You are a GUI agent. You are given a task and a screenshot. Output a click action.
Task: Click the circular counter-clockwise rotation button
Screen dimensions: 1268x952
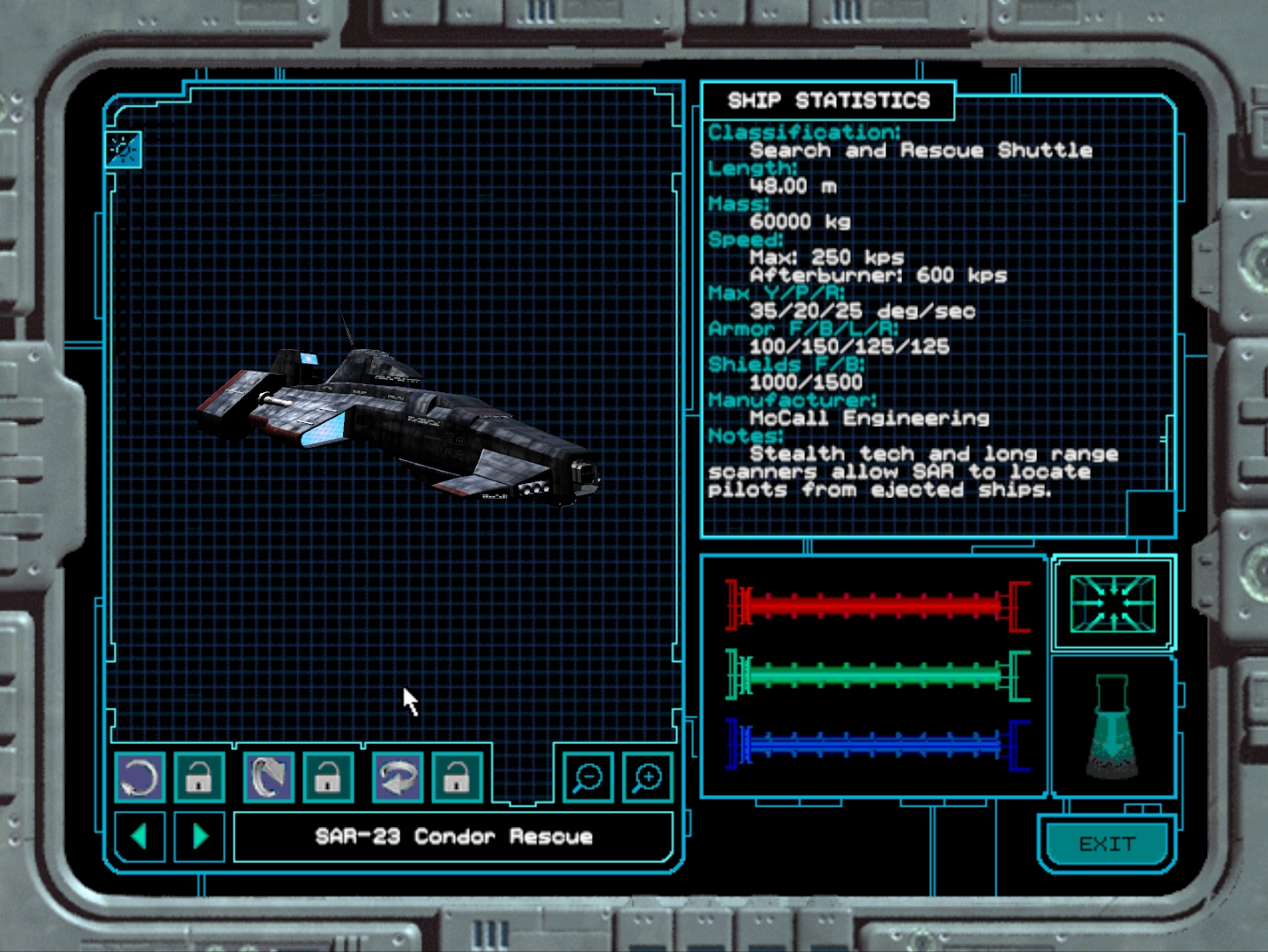pos(139,777)
